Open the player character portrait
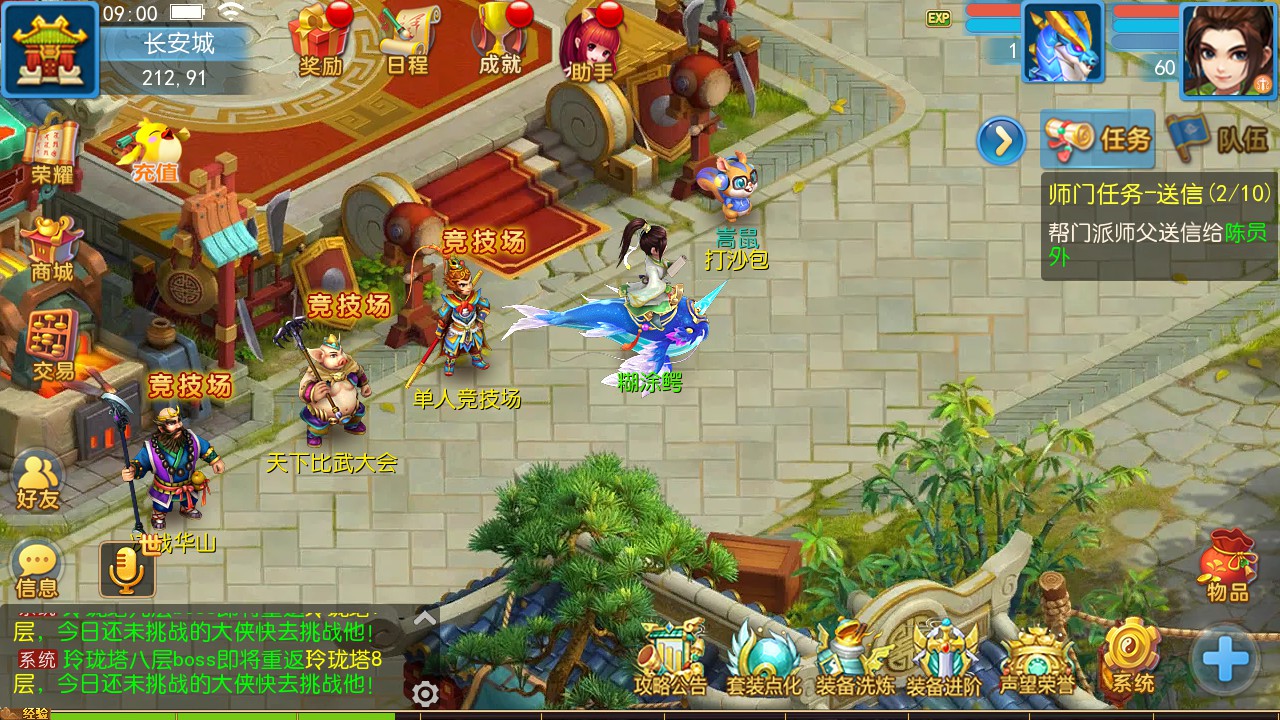This screenshot has width=1280, height=720. coord(1229,49)
